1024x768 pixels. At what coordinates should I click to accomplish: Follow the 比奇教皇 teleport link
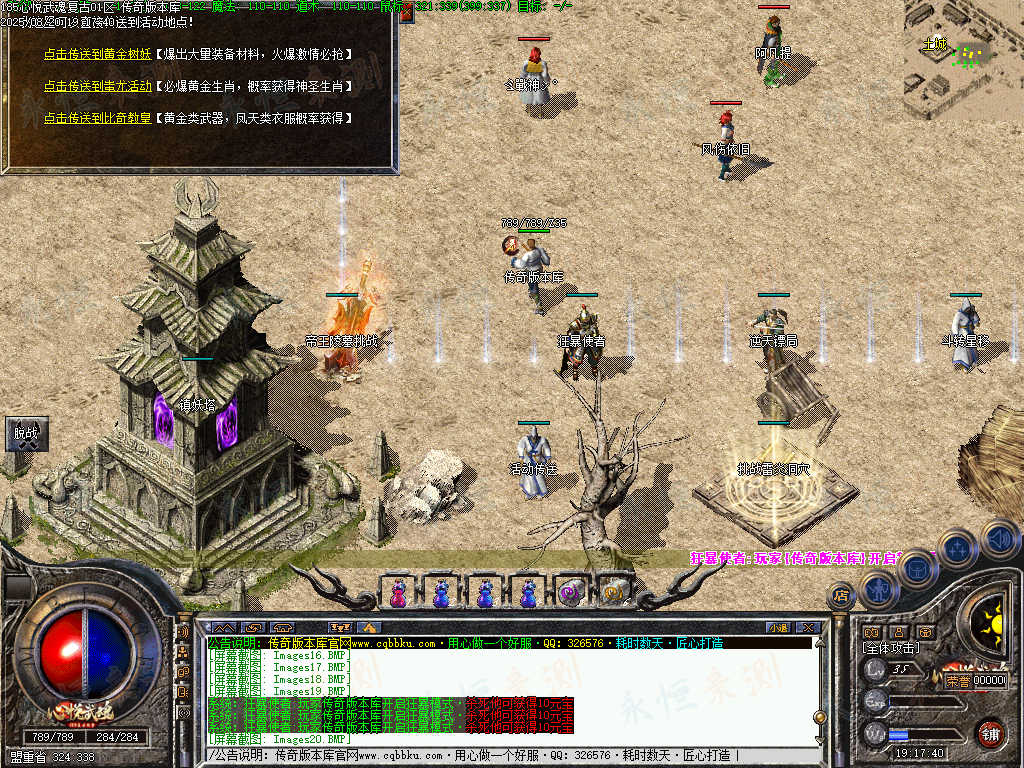pos(98,118)
